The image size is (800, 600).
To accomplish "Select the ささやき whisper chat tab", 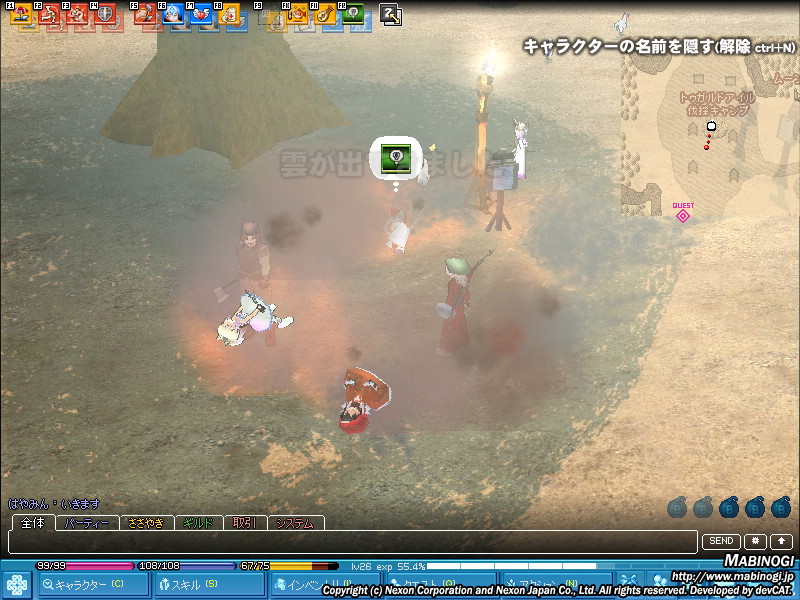I will (146, 523).
